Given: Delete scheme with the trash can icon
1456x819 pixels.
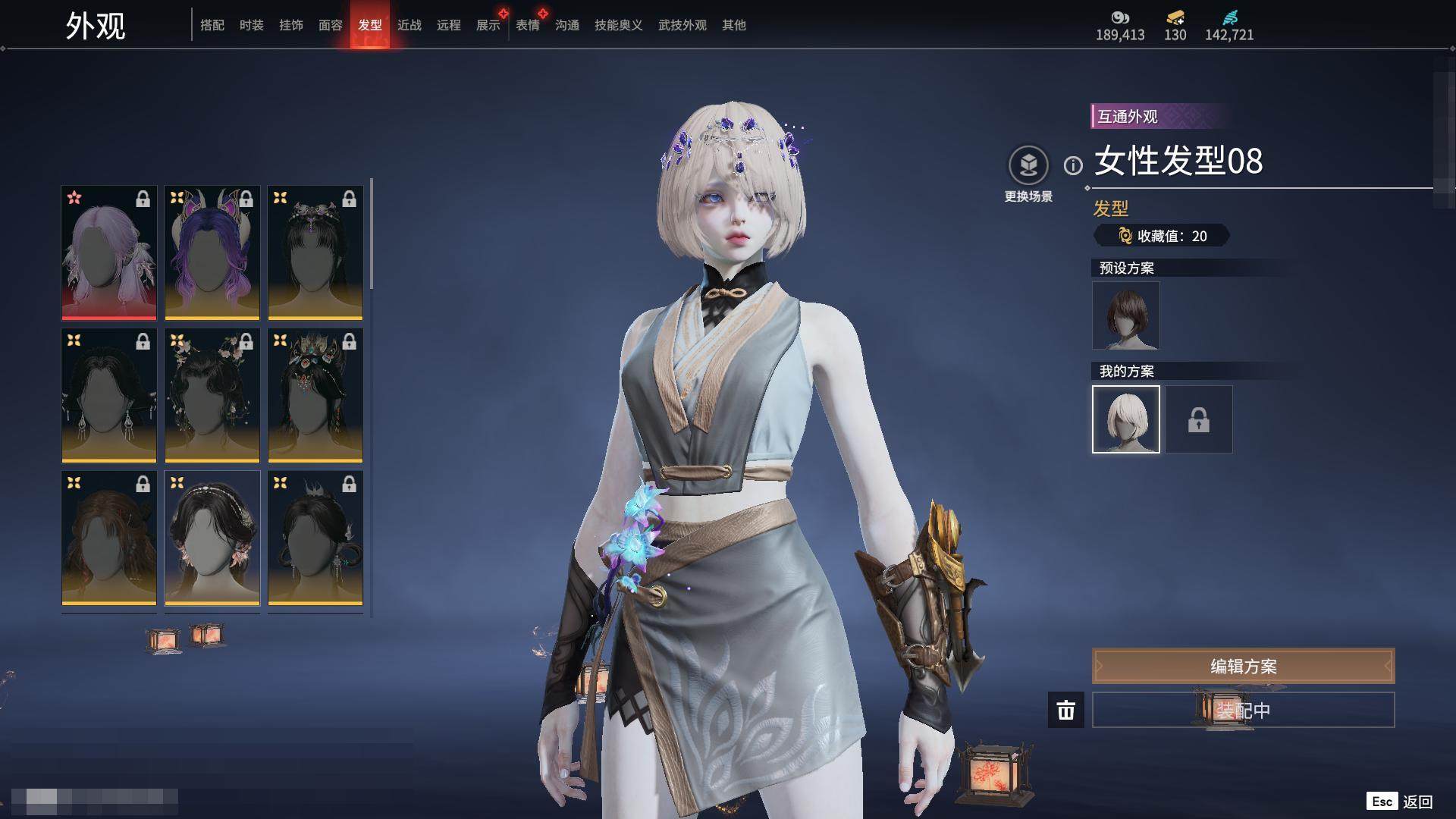Looking at the screenshot, I should click(1066, 710).
